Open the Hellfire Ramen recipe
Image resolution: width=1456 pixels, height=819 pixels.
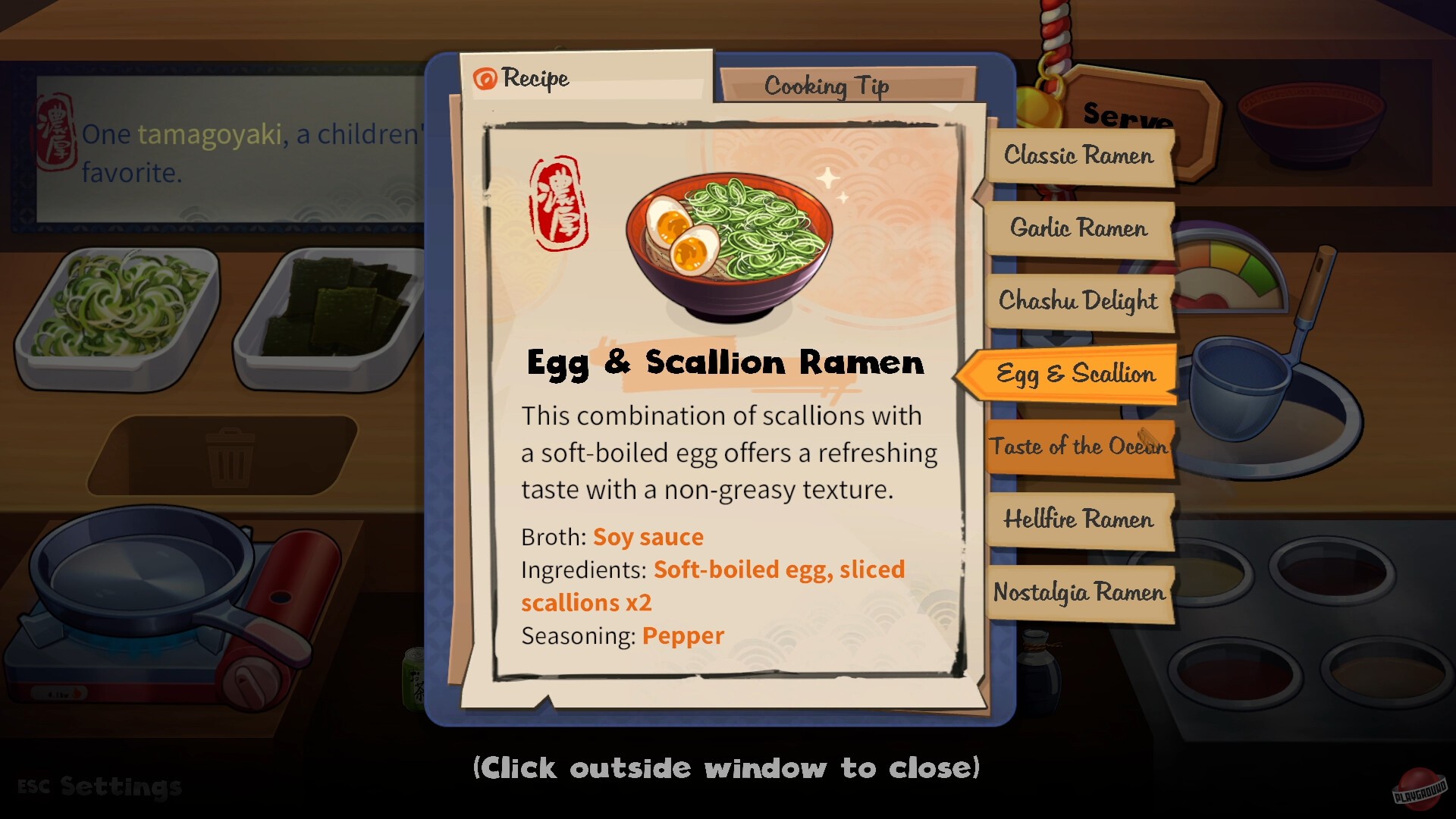[1078, 520]
